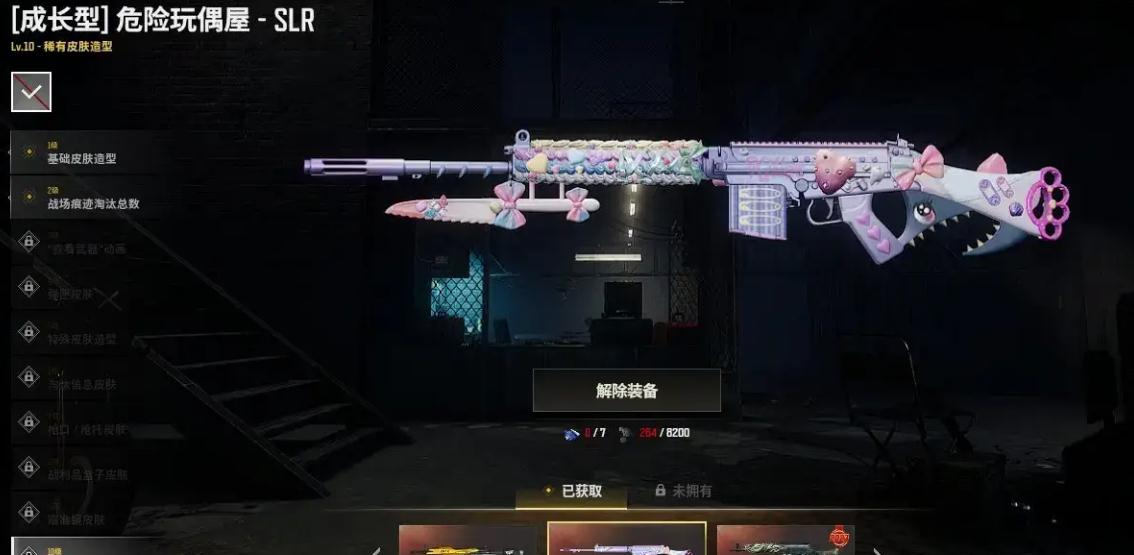The height and width of the screenshot is (555, 1134).
Task: Toggle the crossed-out square icon under the title
Action: 31,93
